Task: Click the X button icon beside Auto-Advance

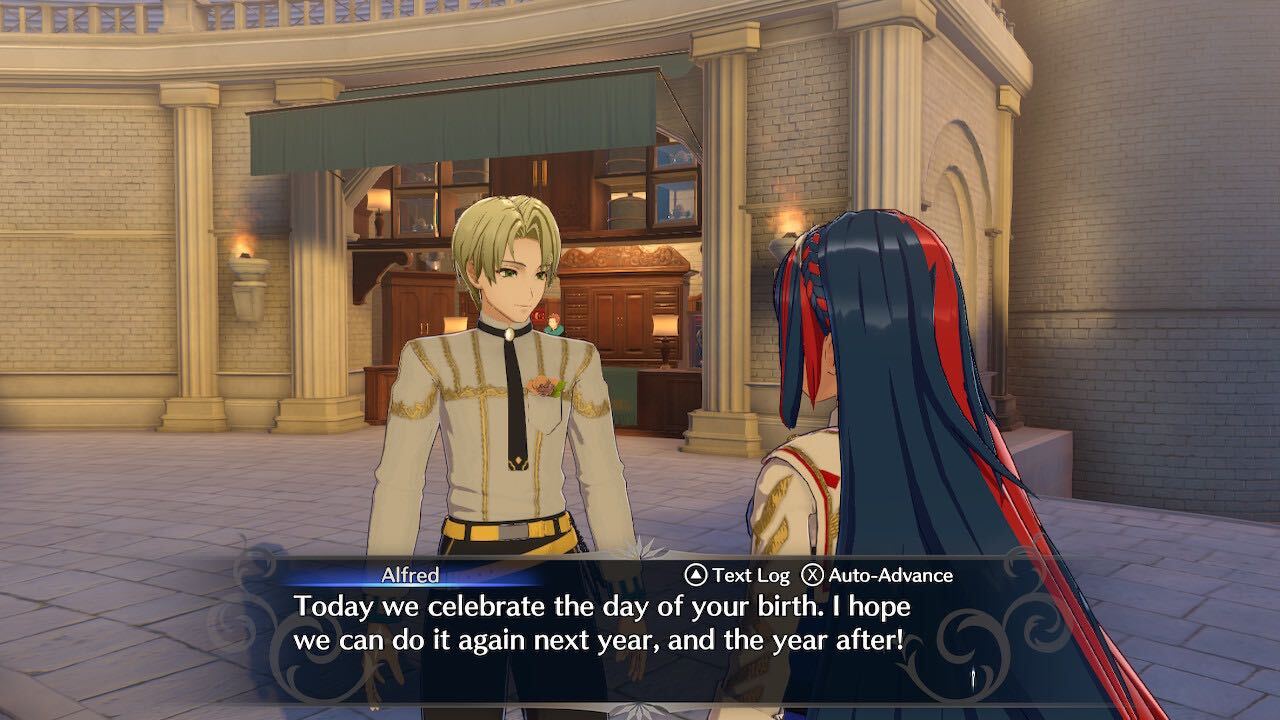Action: (812, 575)
